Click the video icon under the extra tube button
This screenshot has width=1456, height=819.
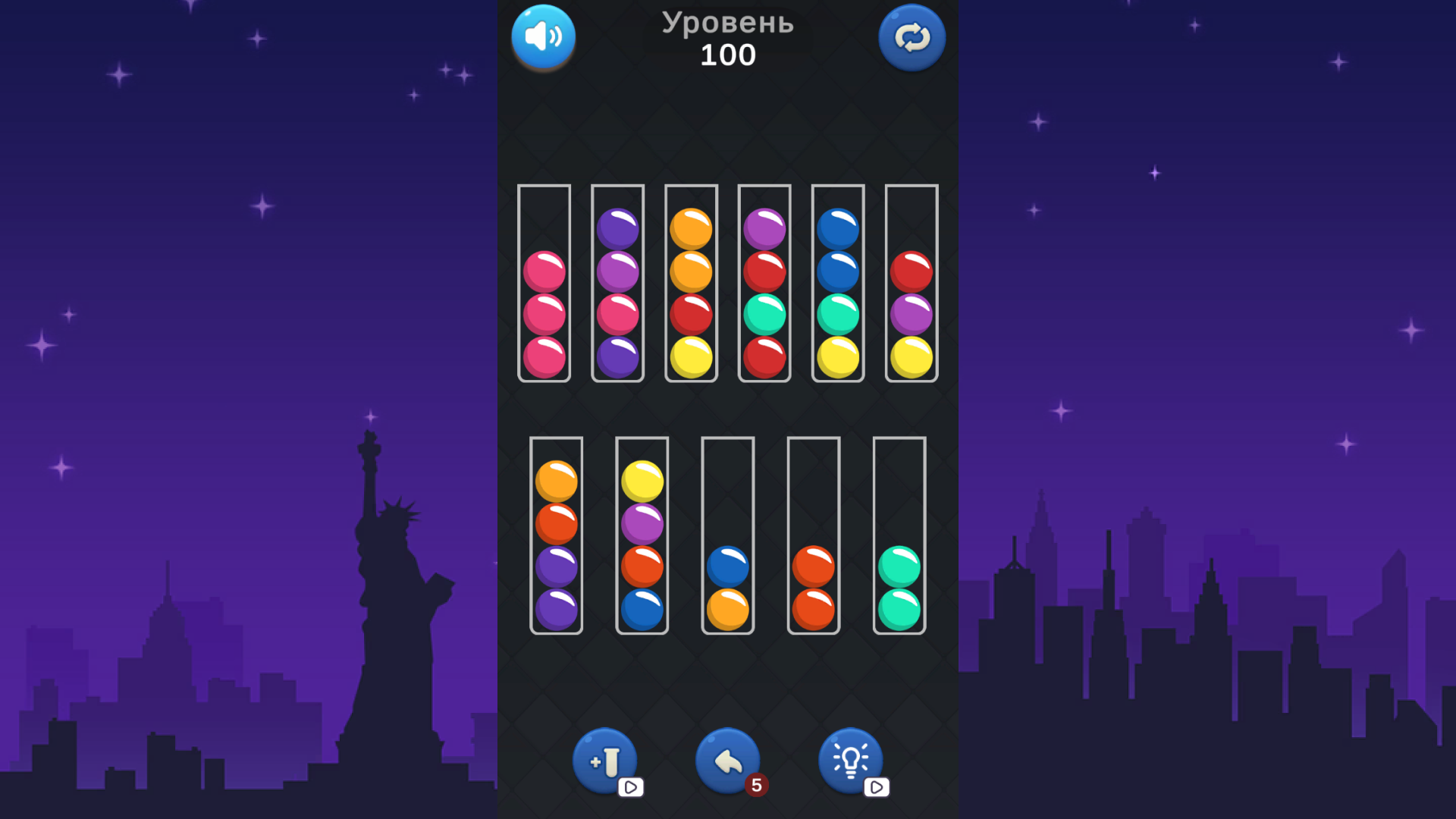point(629,788)
